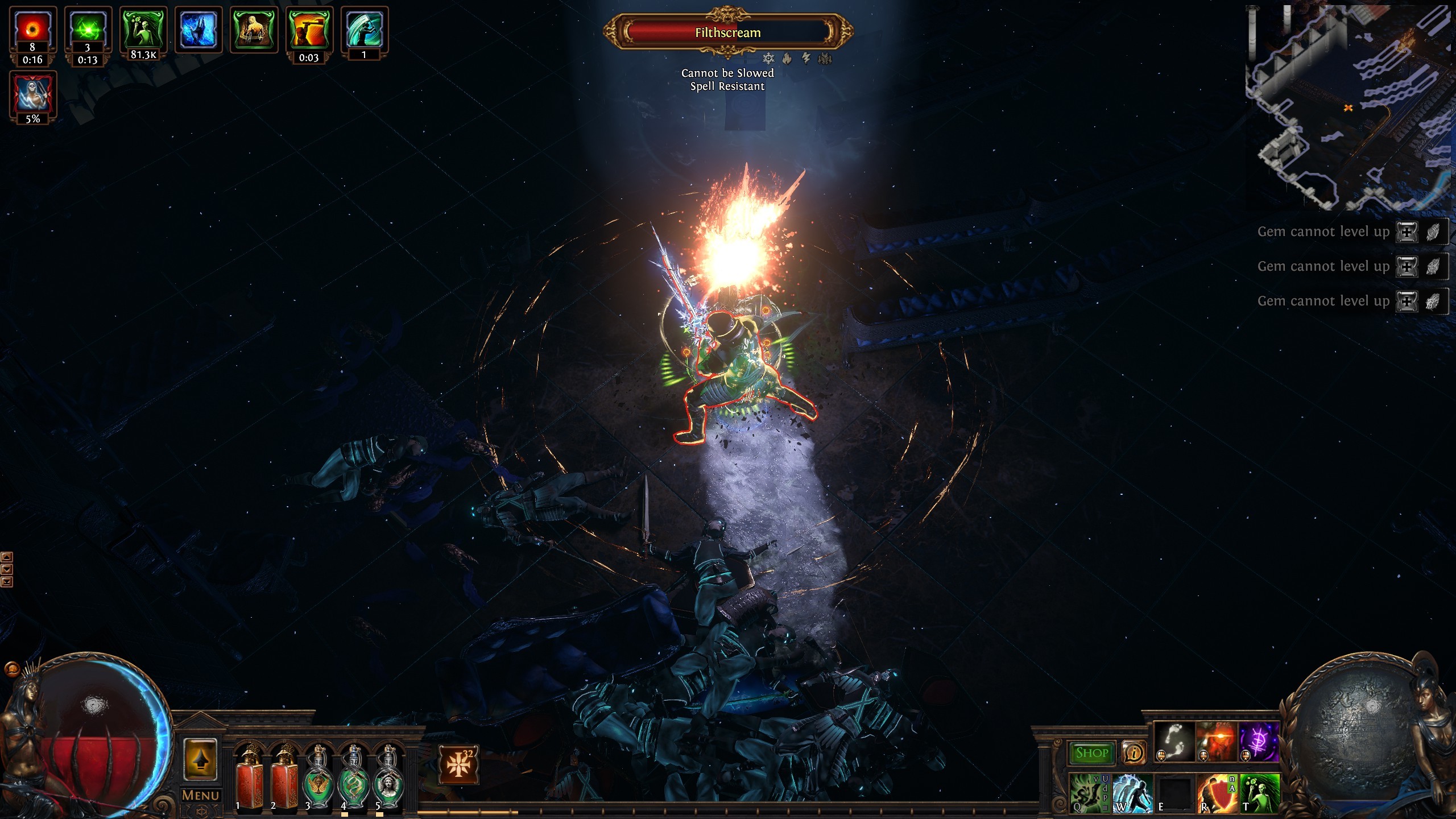
Task: Click the orange speech-bubble info button
Action: (1134, 753)
